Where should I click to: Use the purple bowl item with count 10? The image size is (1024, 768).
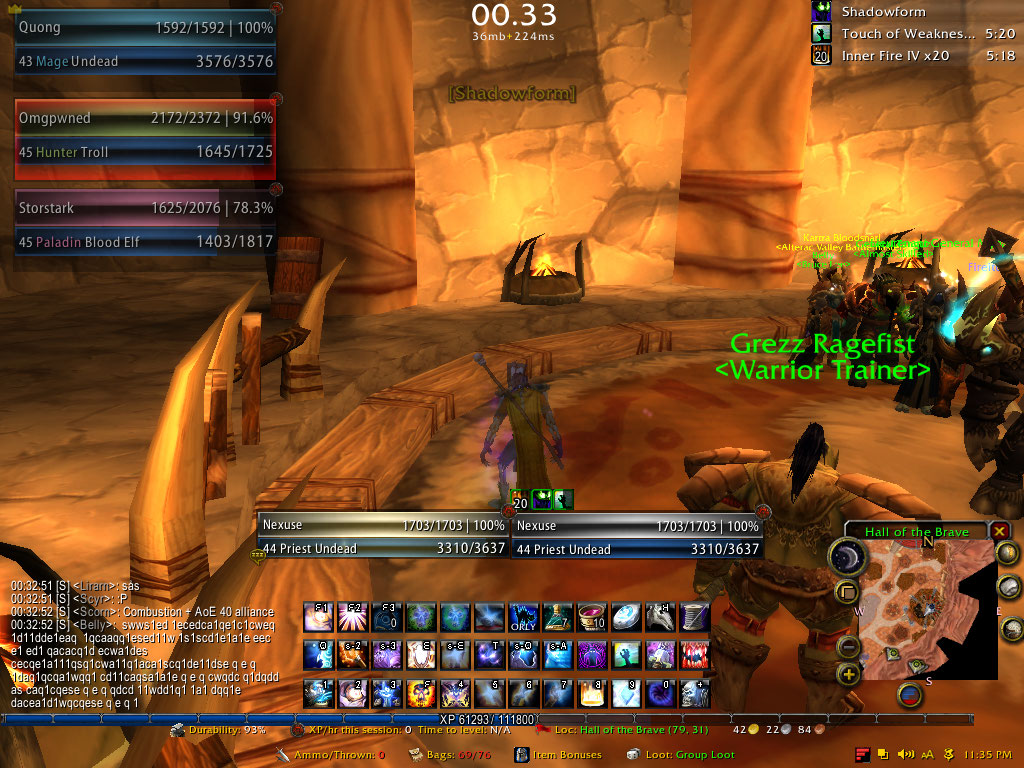coord(592,616)
